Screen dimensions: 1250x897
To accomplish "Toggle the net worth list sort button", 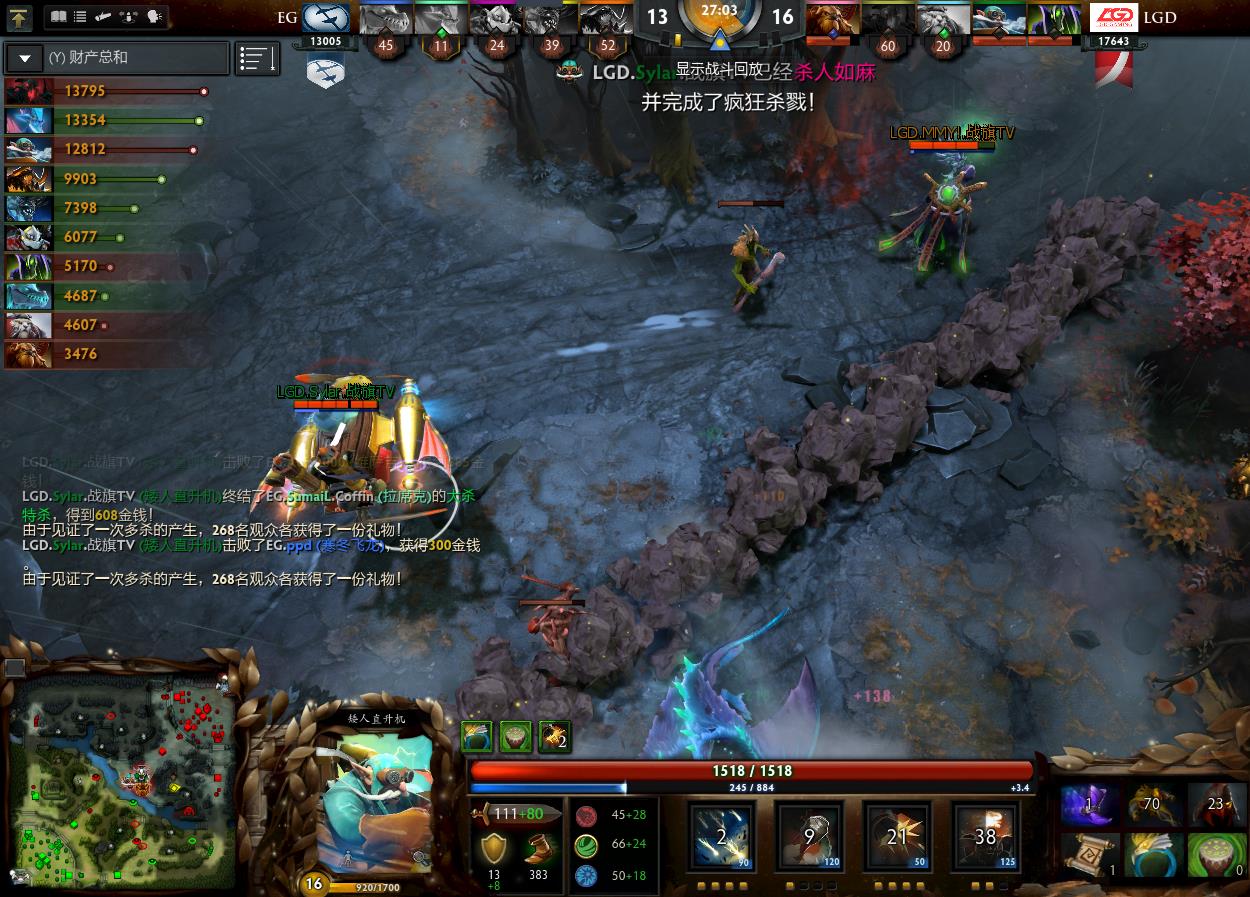I will pyautogui.click(x=257, y=59).
